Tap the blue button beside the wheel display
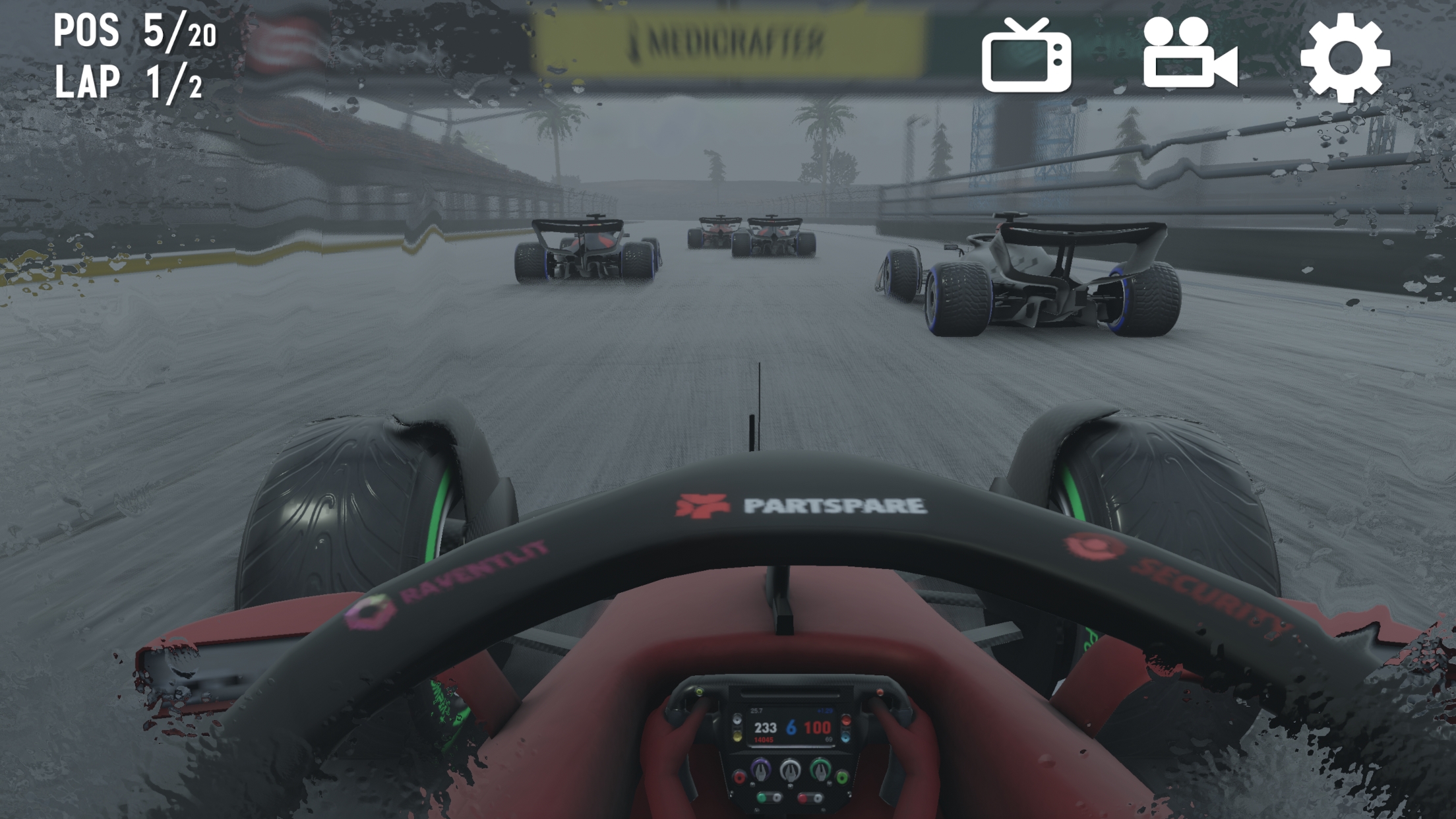The image size is (1456, 819). [846, 738]
